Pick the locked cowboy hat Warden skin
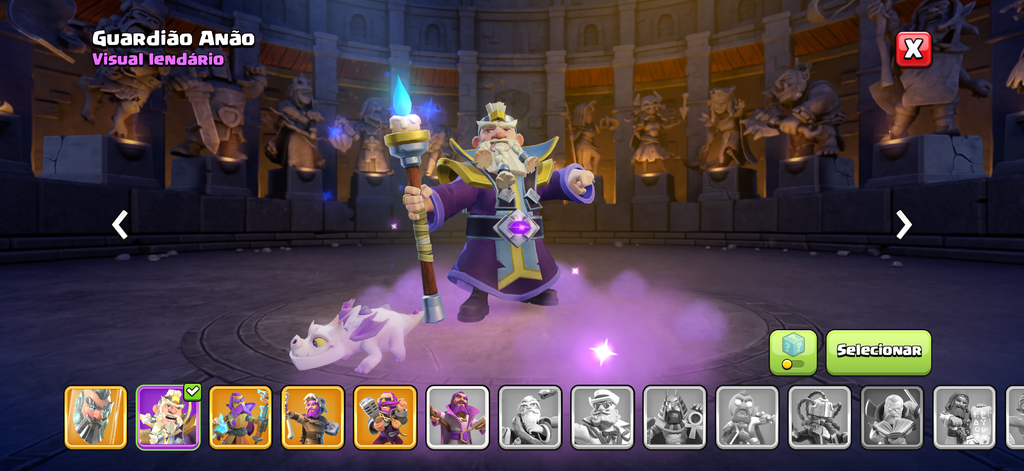This screenshot has width=1024, height=471. point(602,417)
